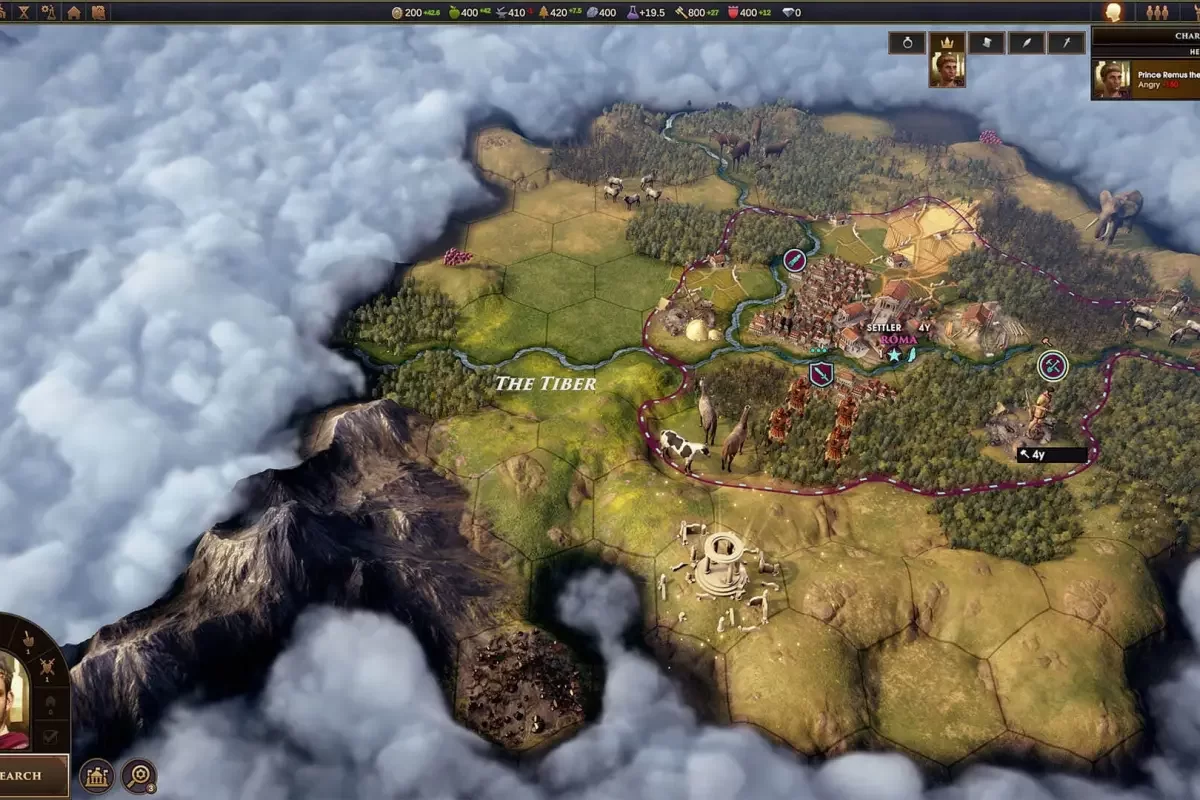Open the hourglass icon in the top bar
Viewport: 1200px width, 800px height.
coord(22,12)
